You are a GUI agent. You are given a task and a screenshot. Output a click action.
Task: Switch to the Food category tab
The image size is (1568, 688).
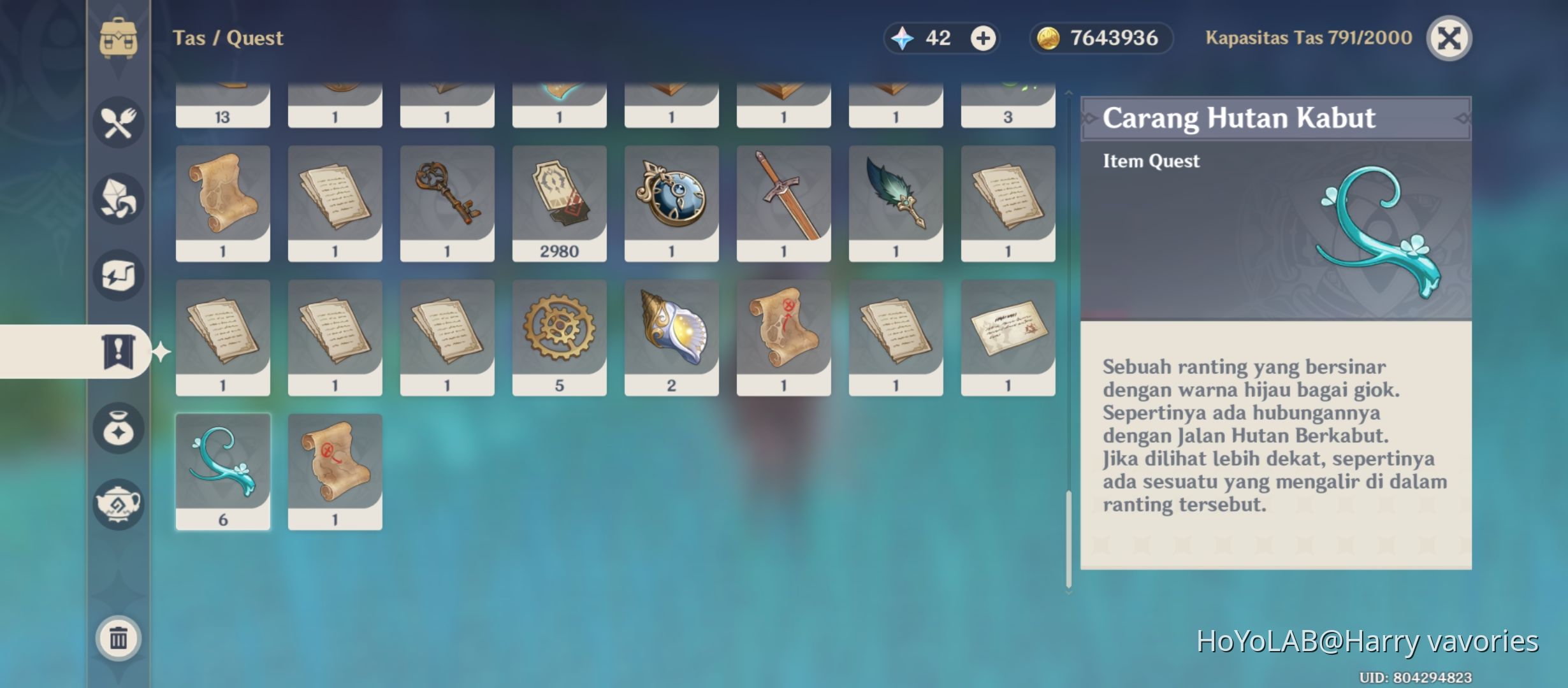[119, 122]
